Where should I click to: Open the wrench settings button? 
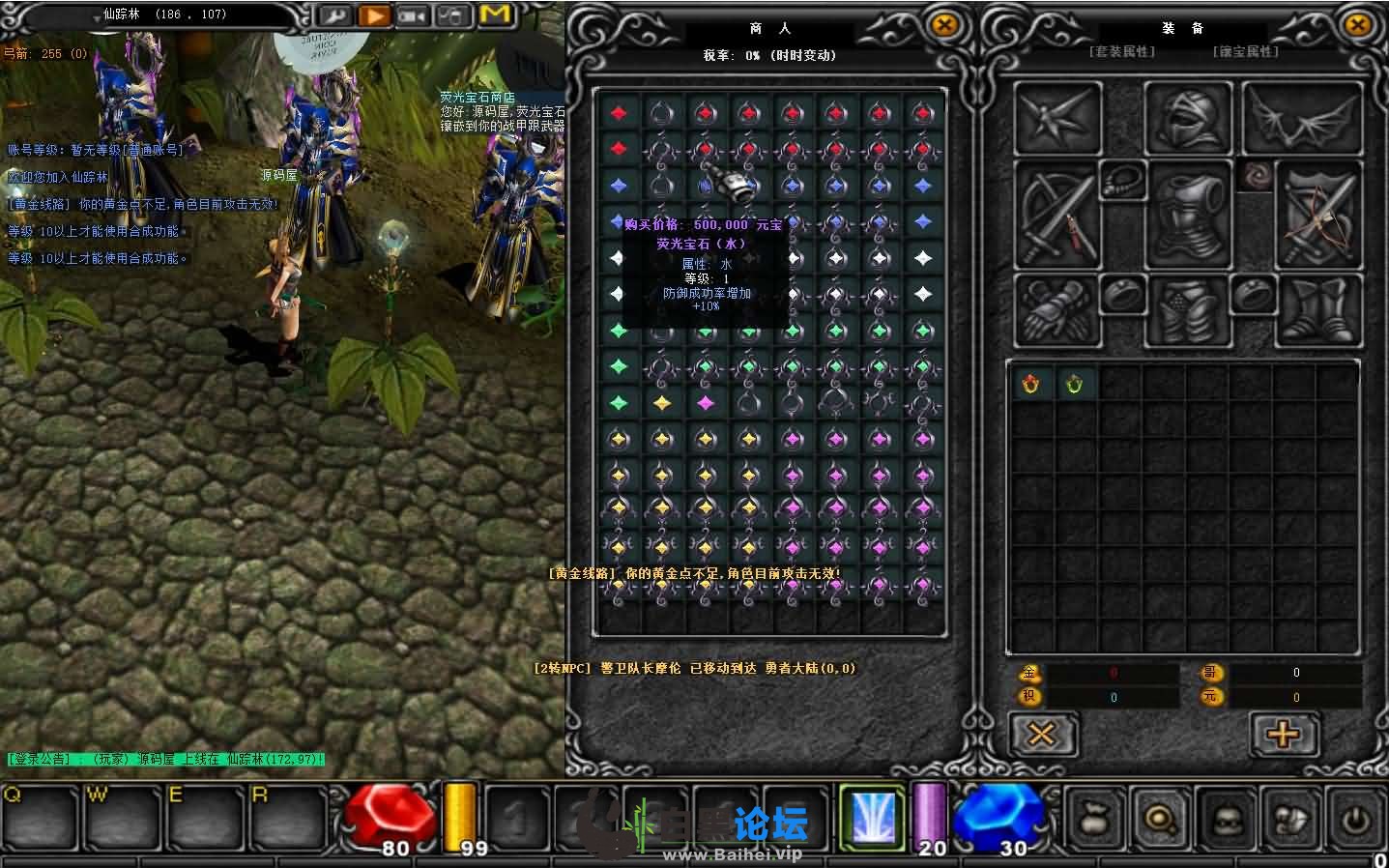334,16
